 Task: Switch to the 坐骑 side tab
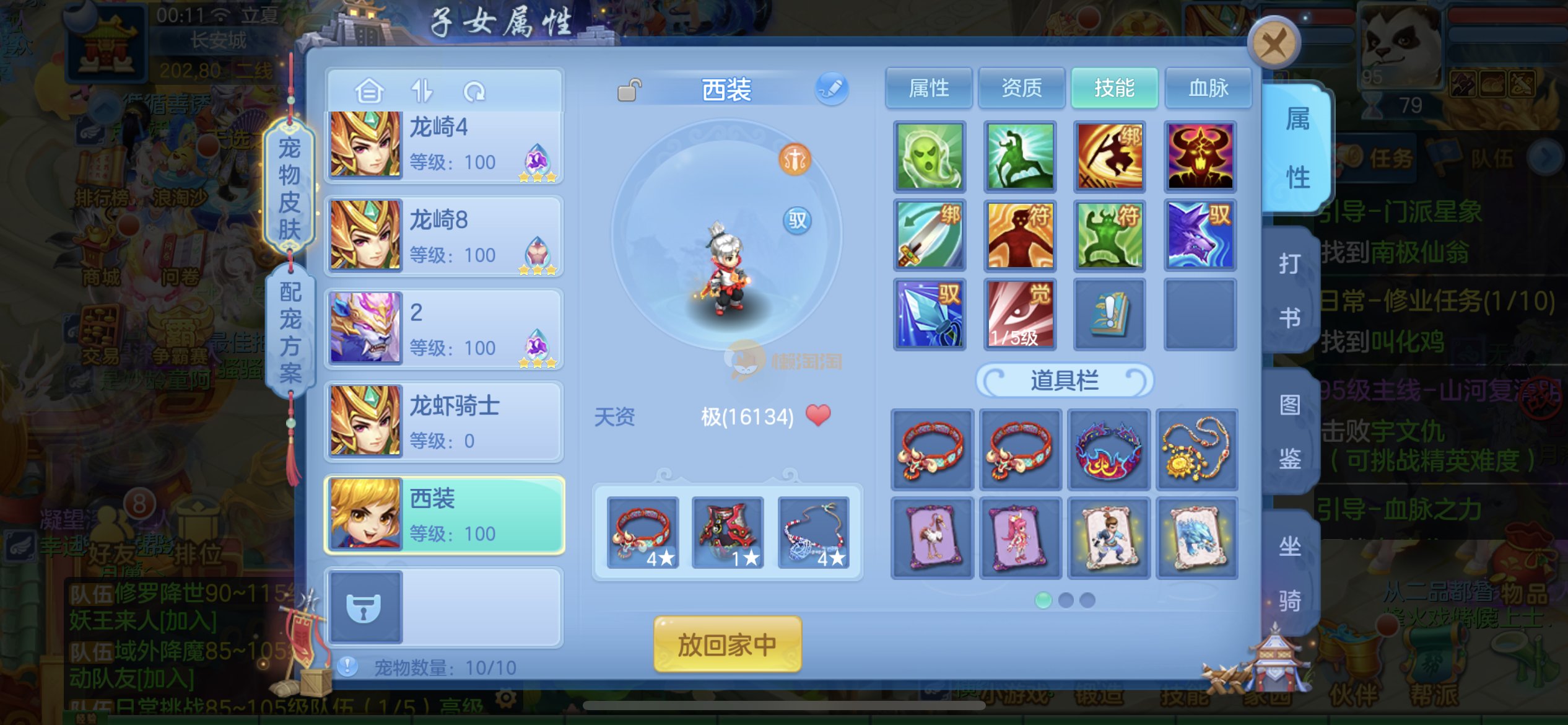pos(1290,573)
